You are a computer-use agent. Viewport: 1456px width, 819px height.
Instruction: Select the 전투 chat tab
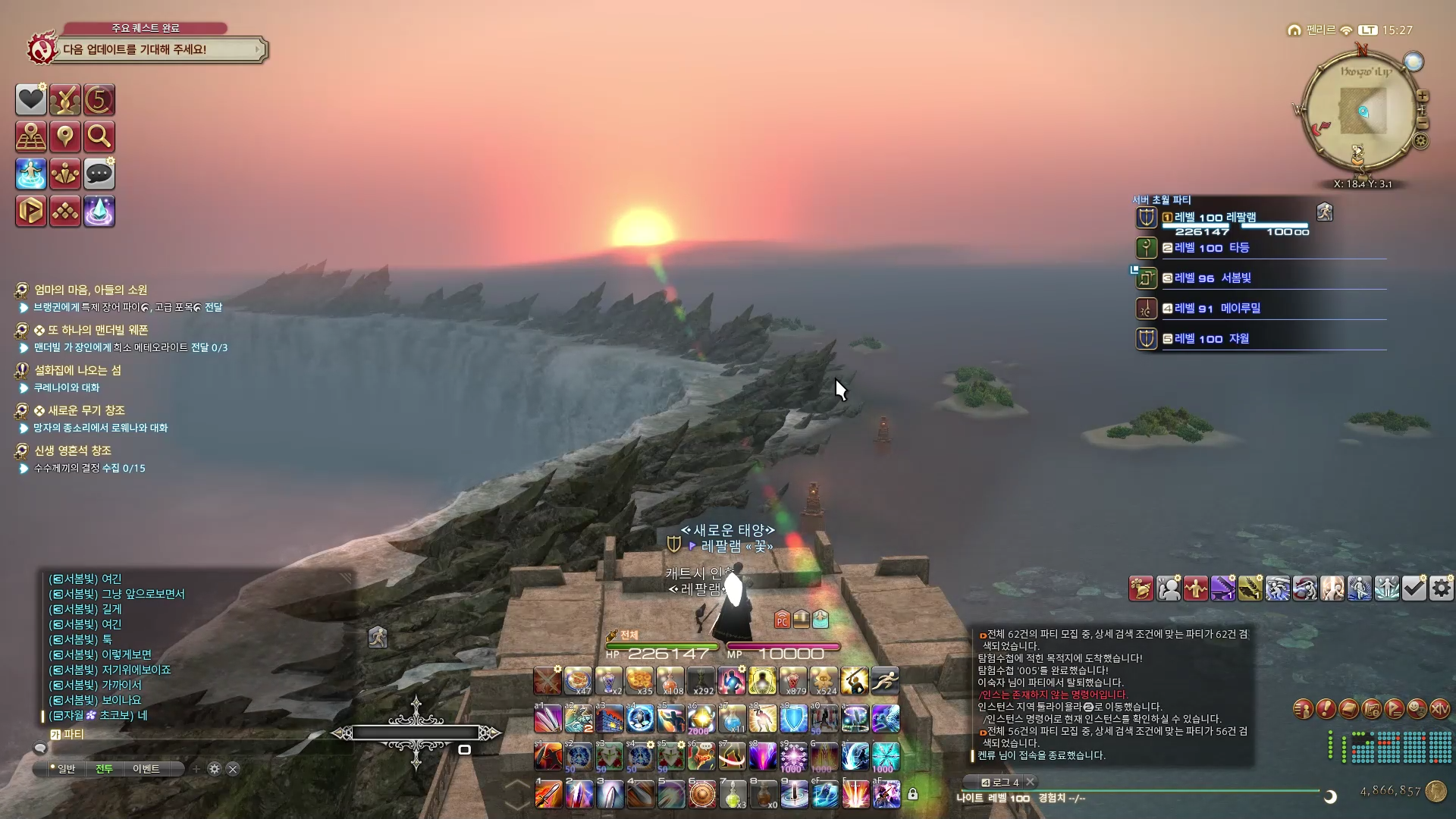click(104, 769)
